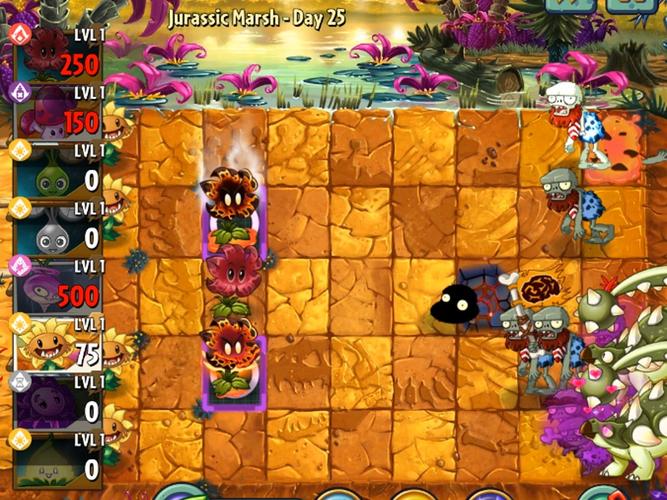Image resolution: width=667 pixels, height=500 pixels.
Task: Select the 250-sun dark red flower seed packet
Action: pos(57,54)
